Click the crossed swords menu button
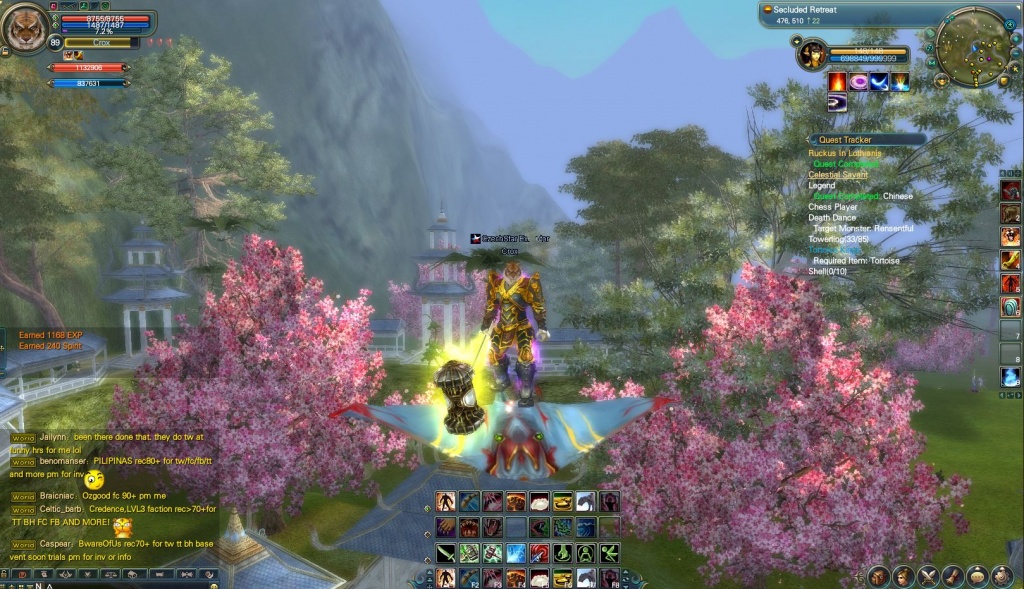 [x=929, y=576]
